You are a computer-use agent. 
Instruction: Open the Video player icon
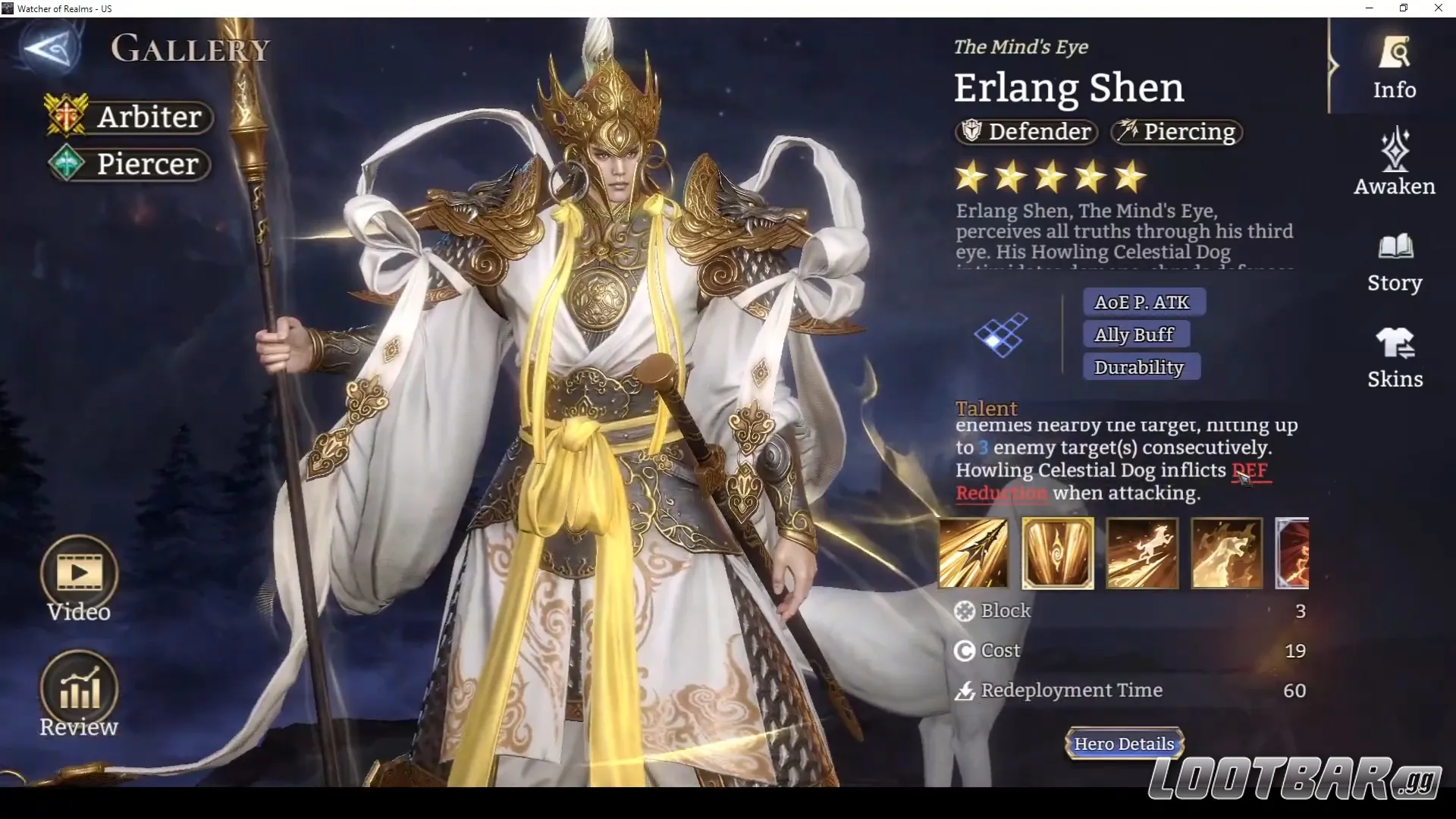click(x=79, y=573)
